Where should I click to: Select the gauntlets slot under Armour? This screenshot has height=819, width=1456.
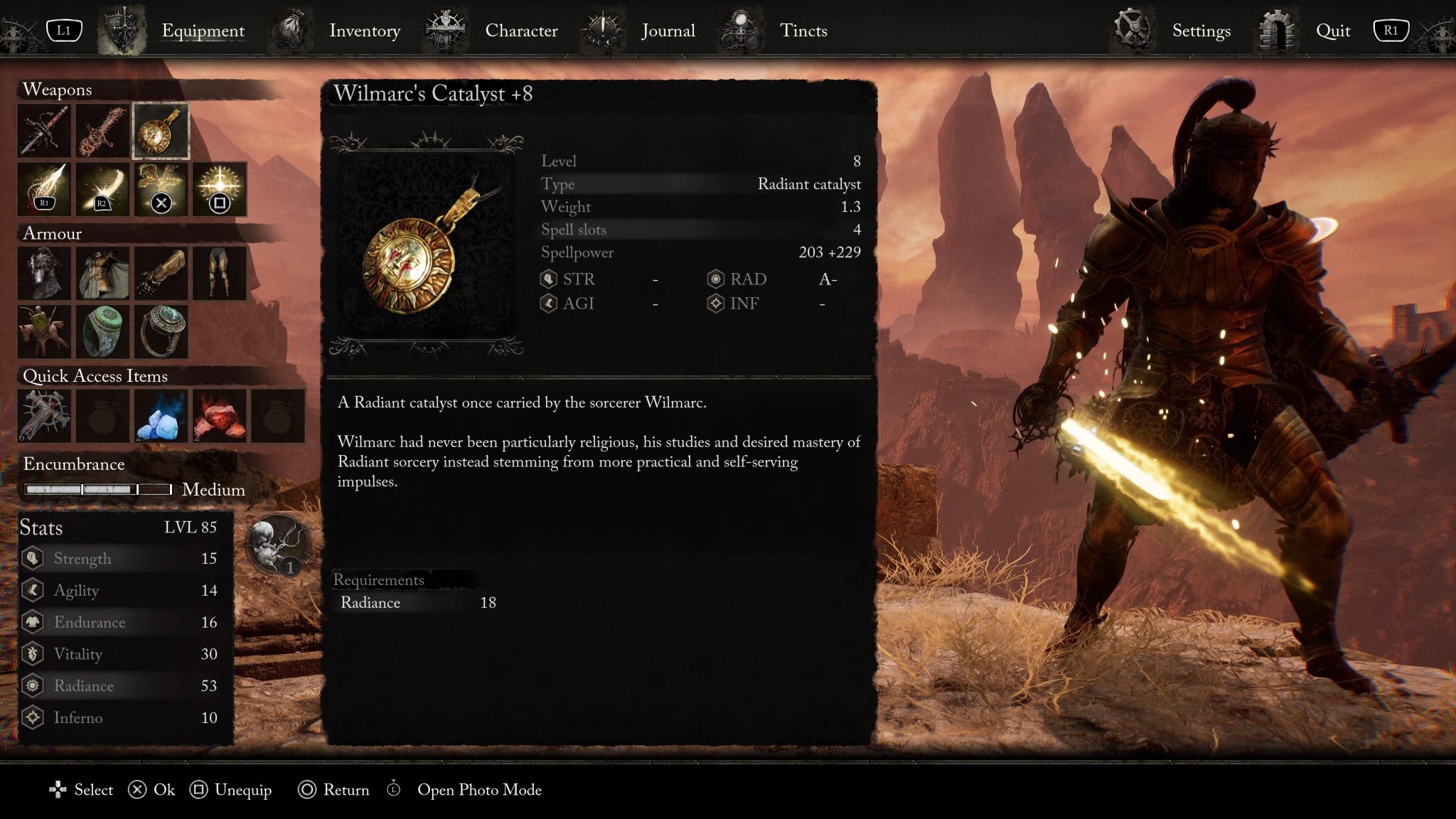pos(161,273)
